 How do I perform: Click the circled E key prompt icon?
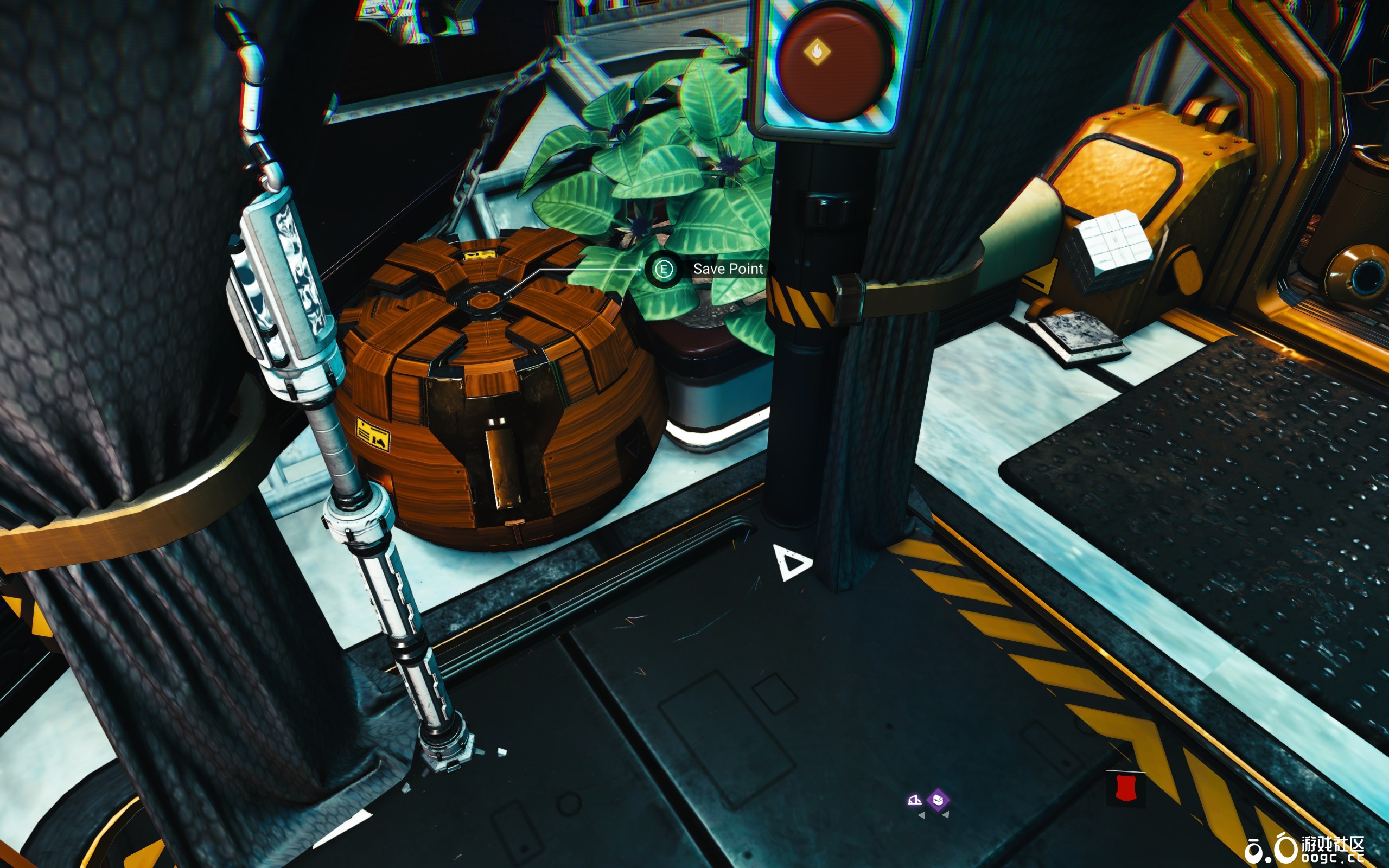pyautogui.click(x=665, y=269)
